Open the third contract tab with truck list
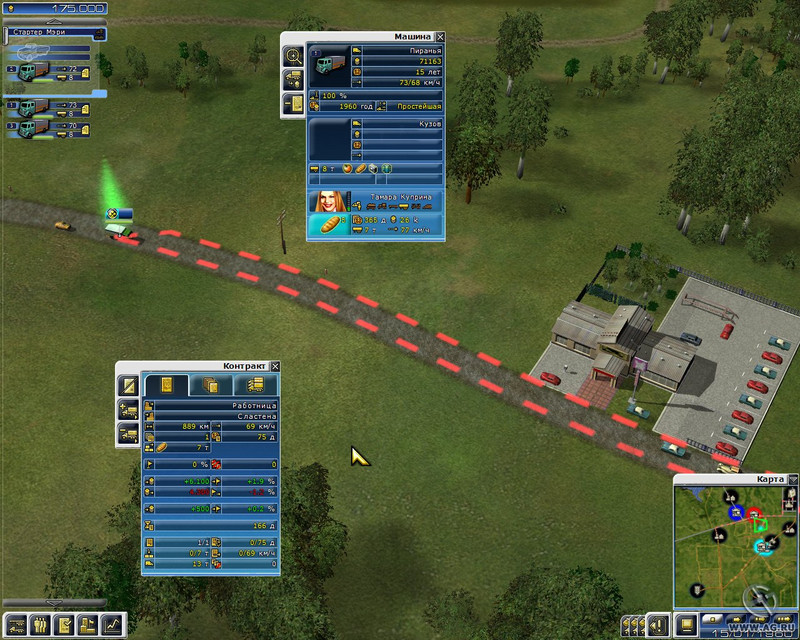The image size is (800, 640). click(255, 385)
